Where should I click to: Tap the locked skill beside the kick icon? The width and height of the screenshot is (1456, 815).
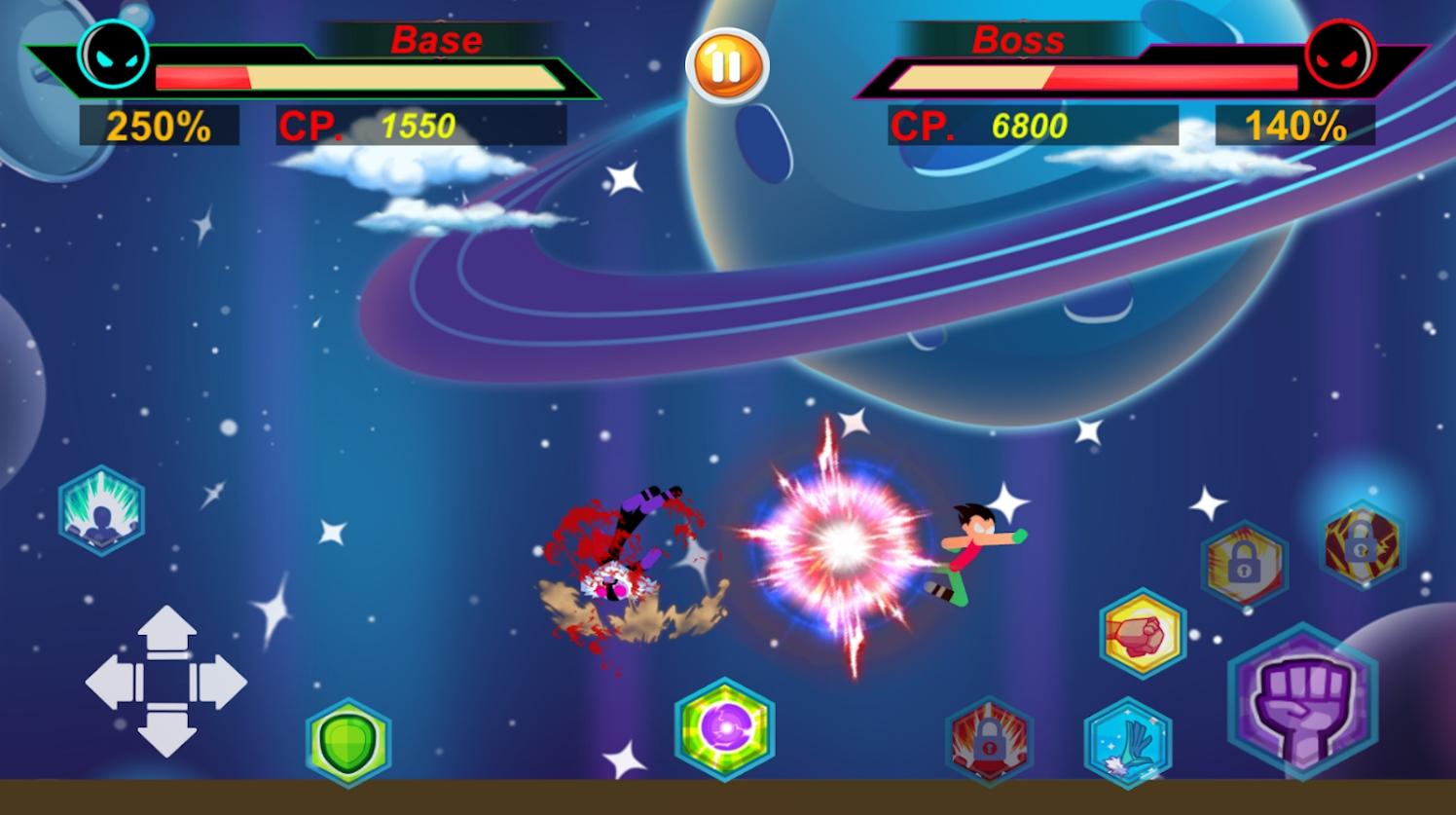989,742
